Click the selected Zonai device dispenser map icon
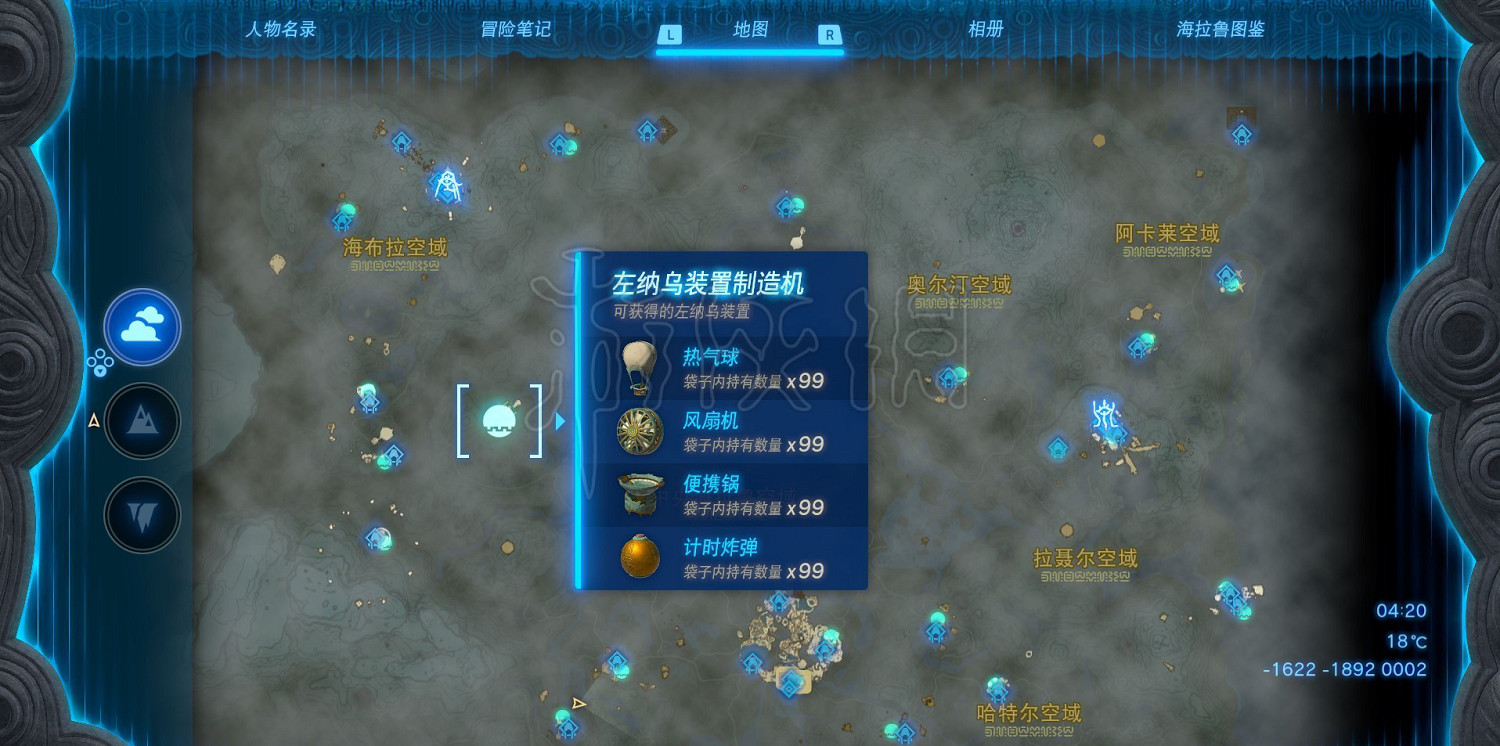1500x746 pixels. click(x=499, y=421)
